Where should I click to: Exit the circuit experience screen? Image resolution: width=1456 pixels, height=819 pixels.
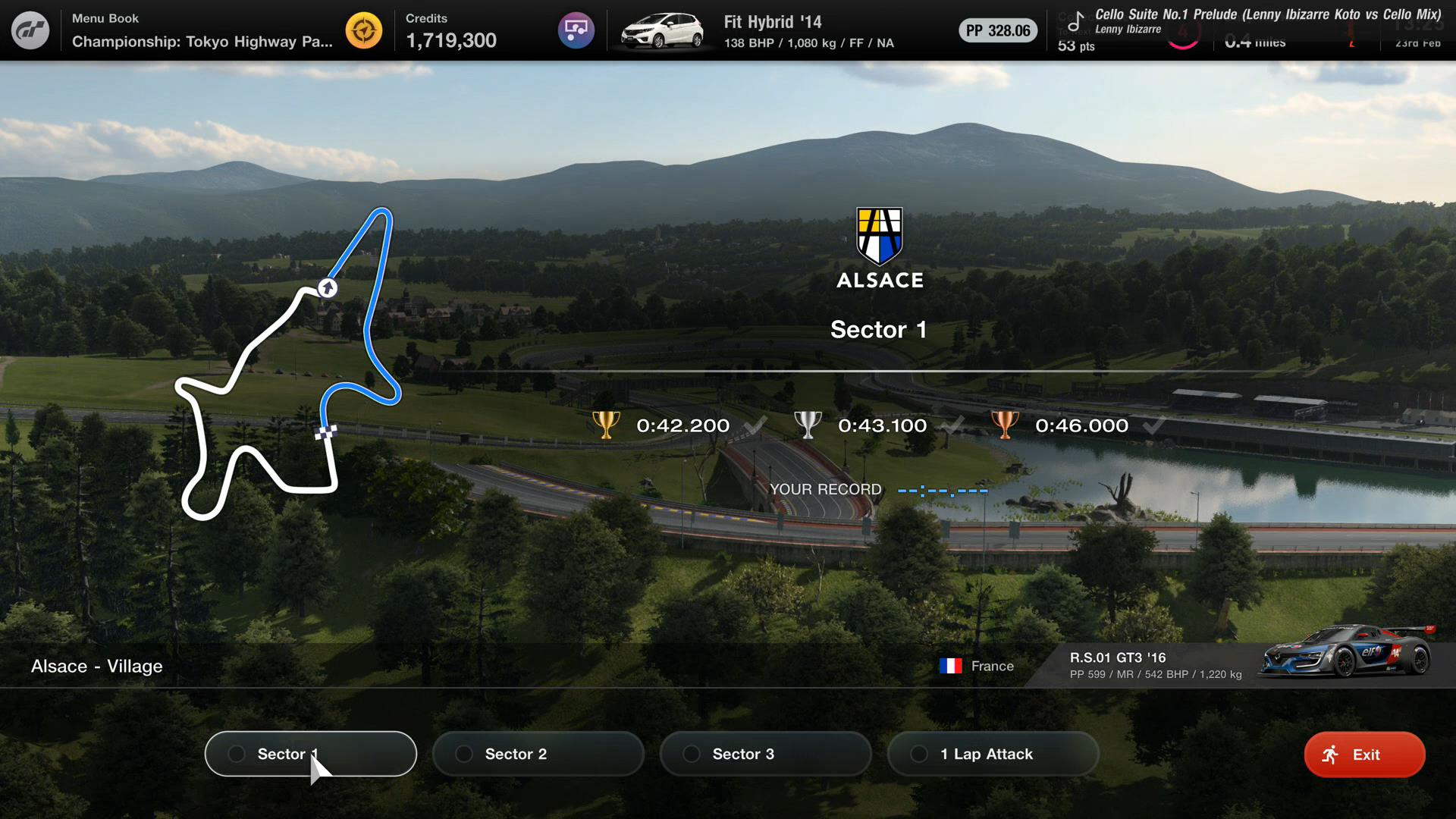[1364, 755]
